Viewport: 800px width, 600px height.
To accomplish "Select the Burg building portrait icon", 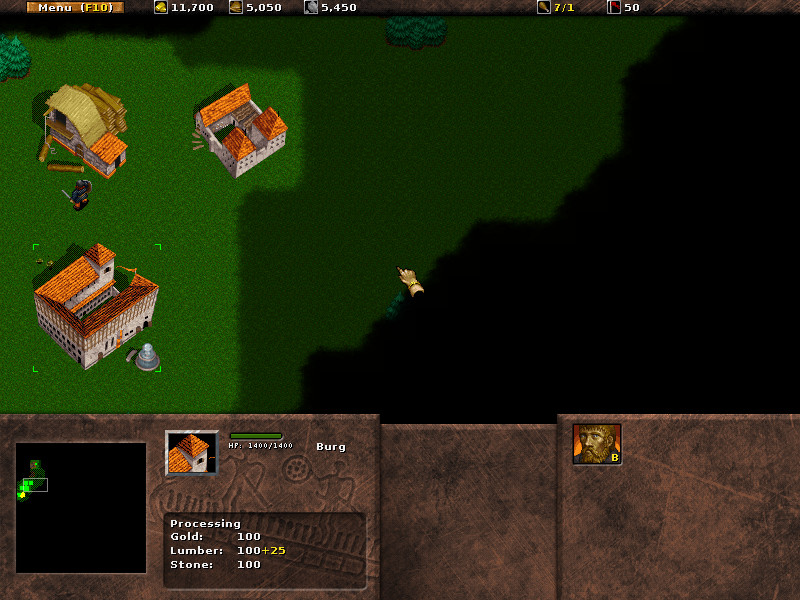I will coord(191,453).
